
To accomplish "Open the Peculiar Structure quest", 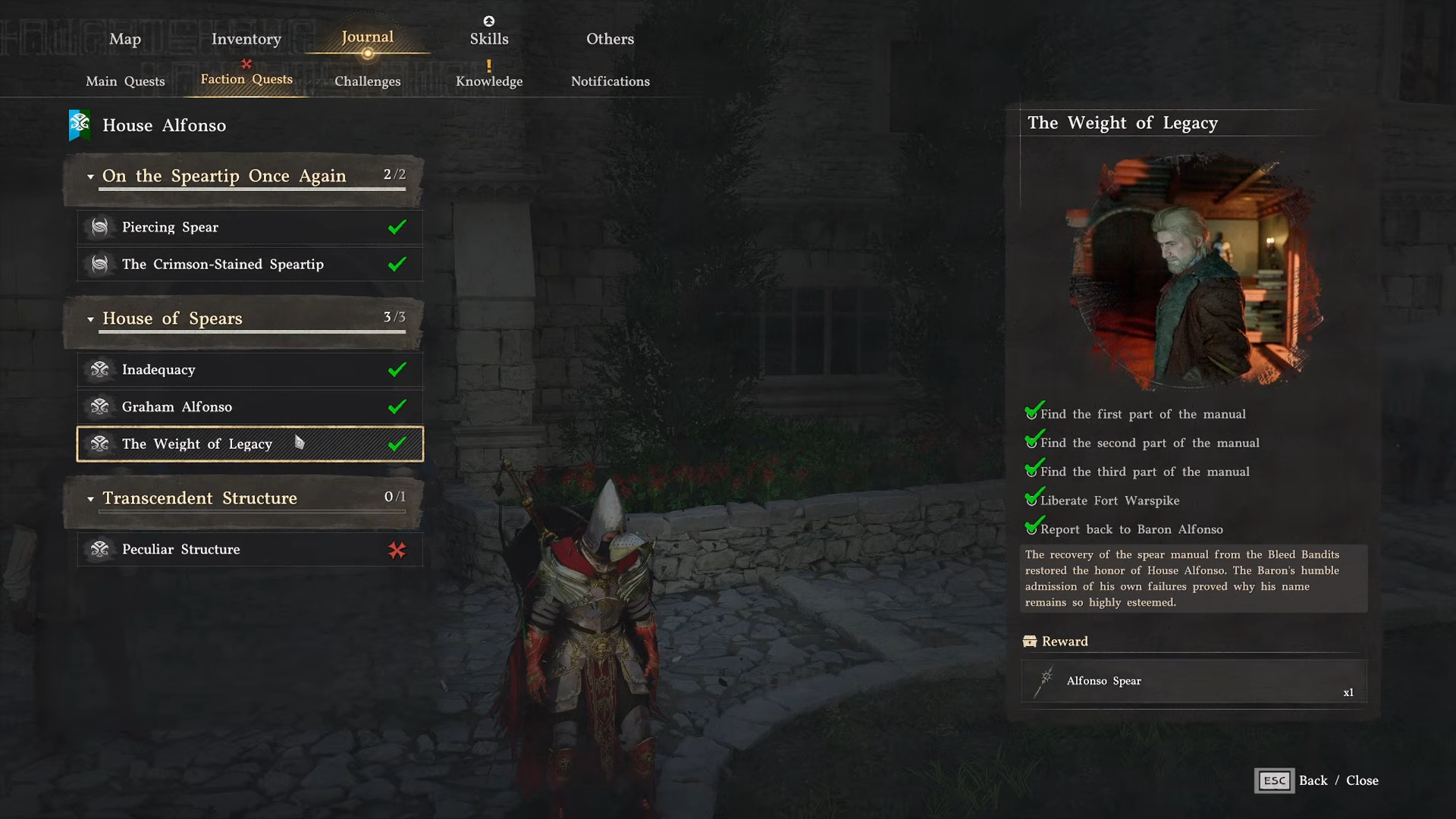I will click(249, 549).
